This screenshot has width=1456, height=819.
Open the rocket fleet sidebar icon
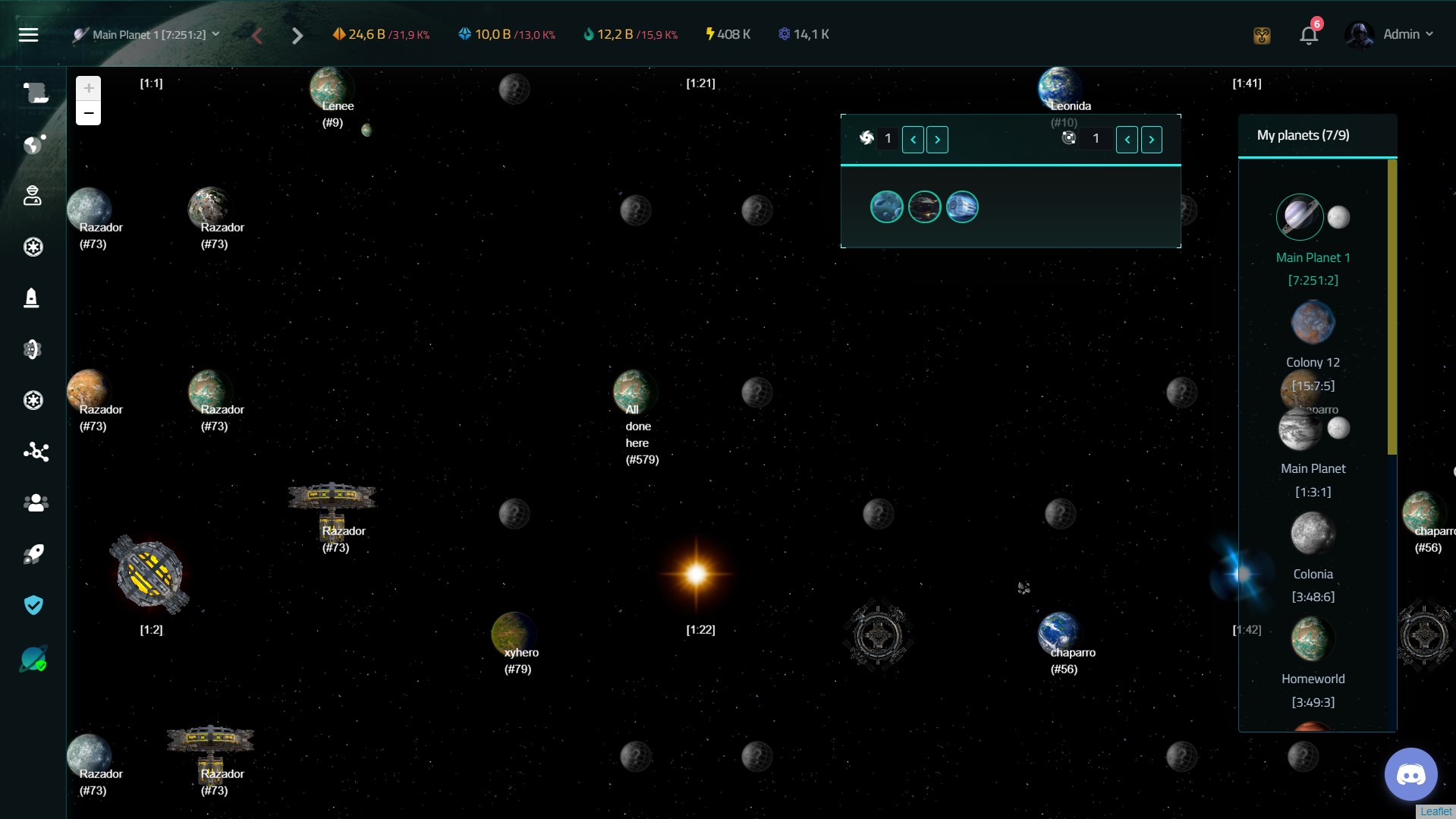tap(33, 554)
